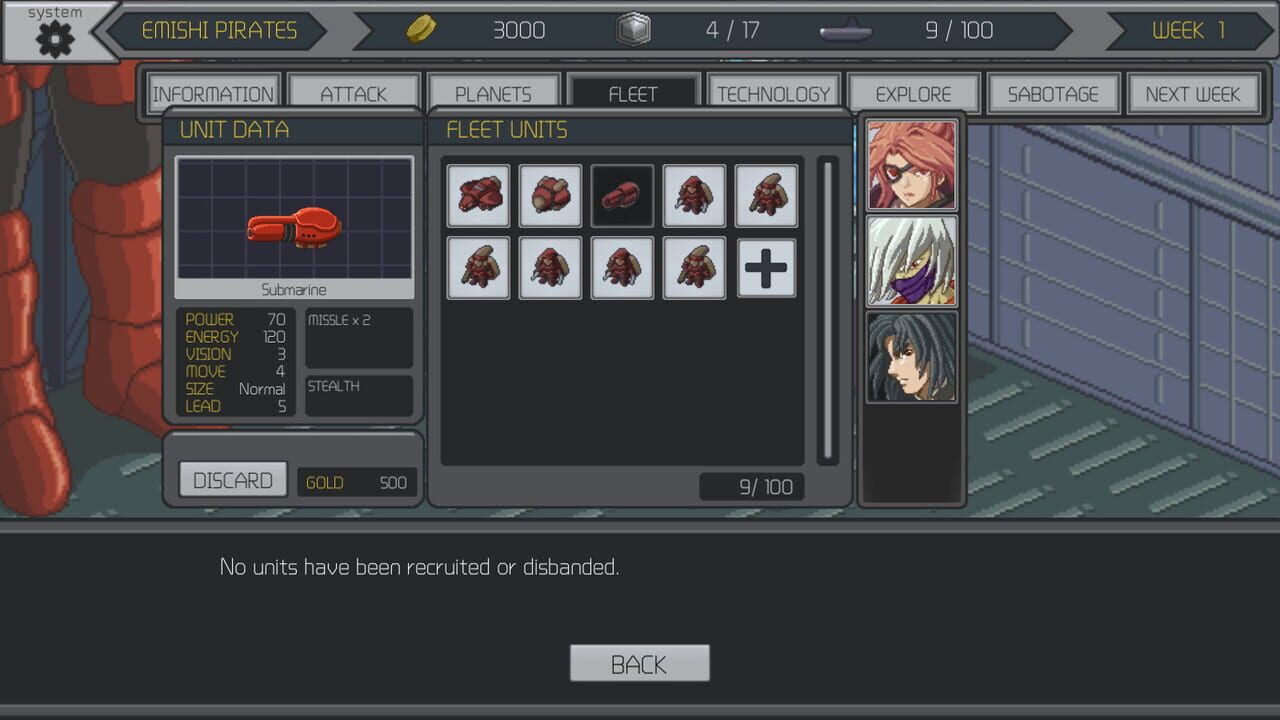Click the BACK button
Viewport: 1280px width, 720px height.
(x=639, y=663)
